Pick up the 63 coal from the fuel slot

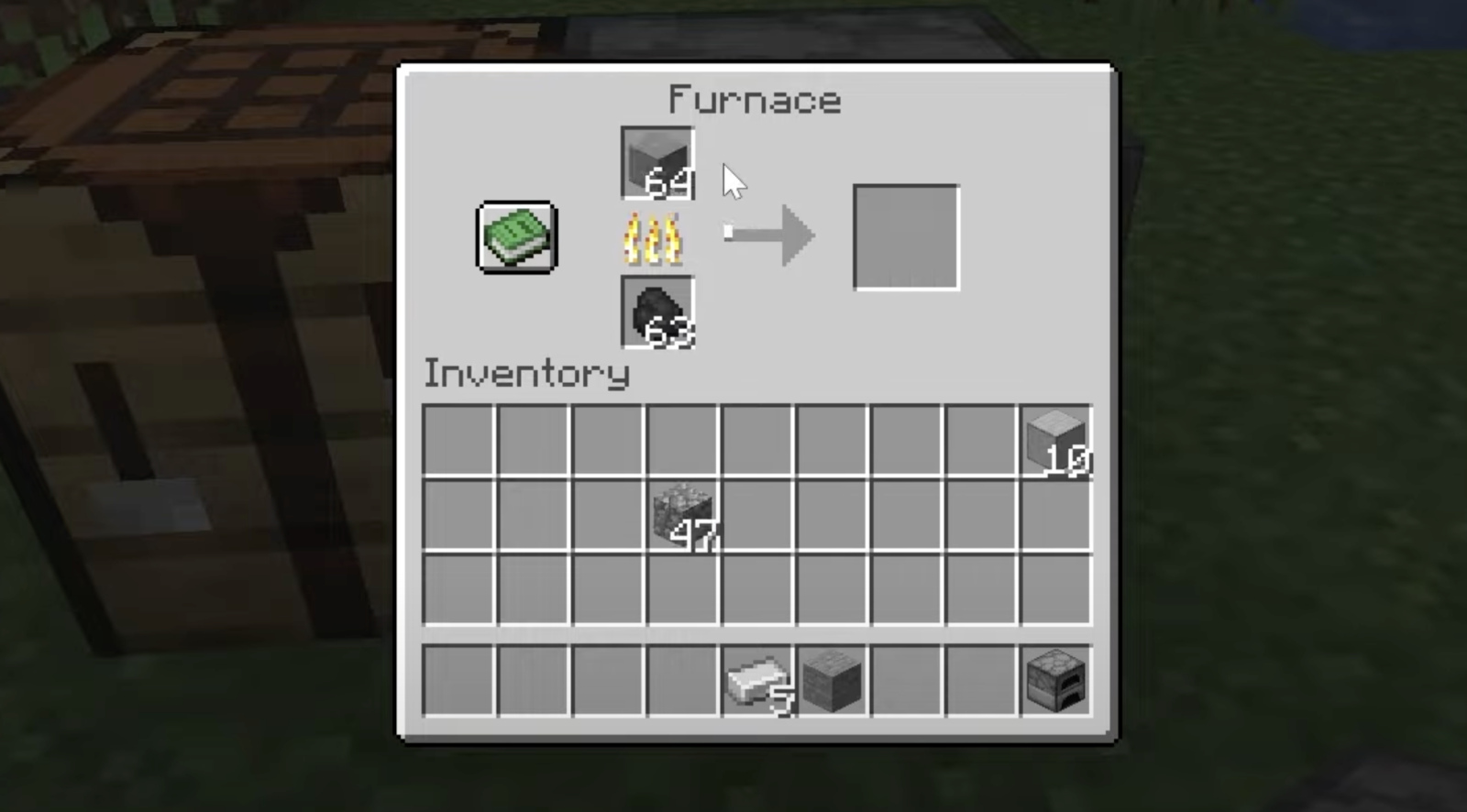coord(656,312)
